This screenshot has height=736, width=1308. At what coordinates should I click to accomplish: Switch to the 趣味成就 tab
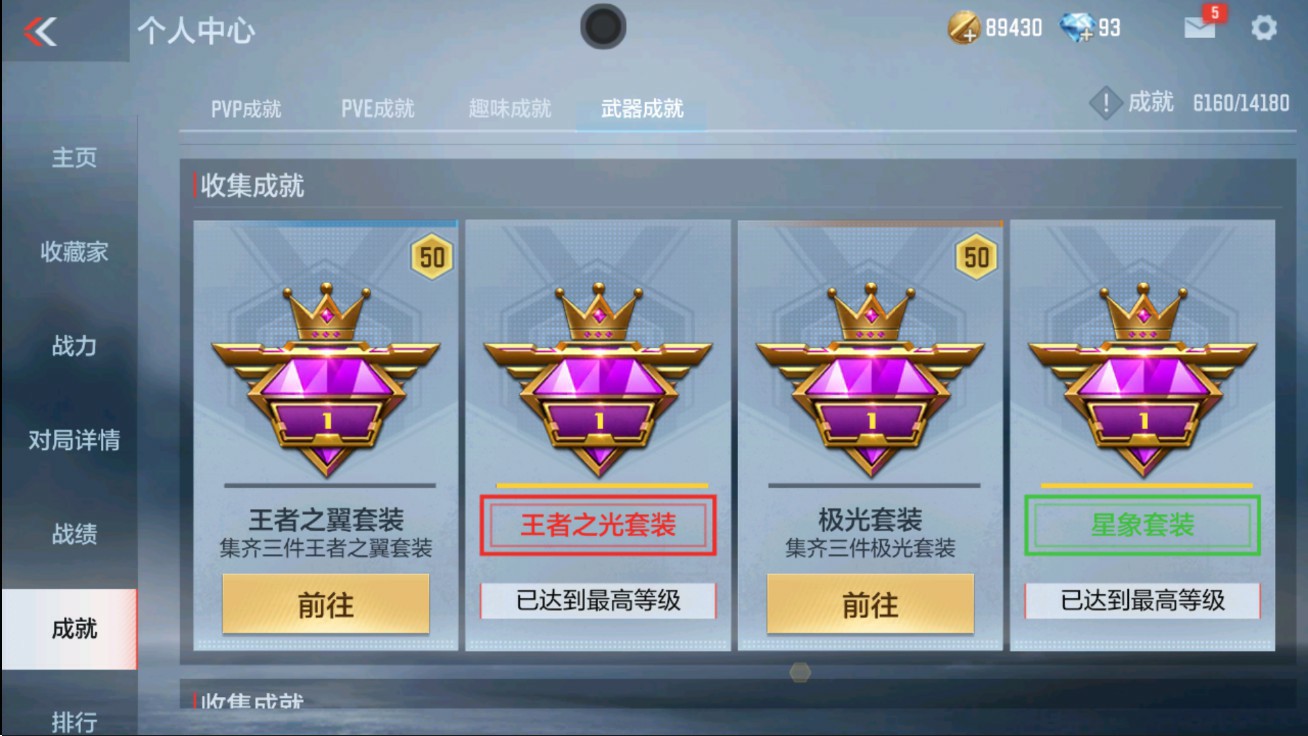coord(510,110)
